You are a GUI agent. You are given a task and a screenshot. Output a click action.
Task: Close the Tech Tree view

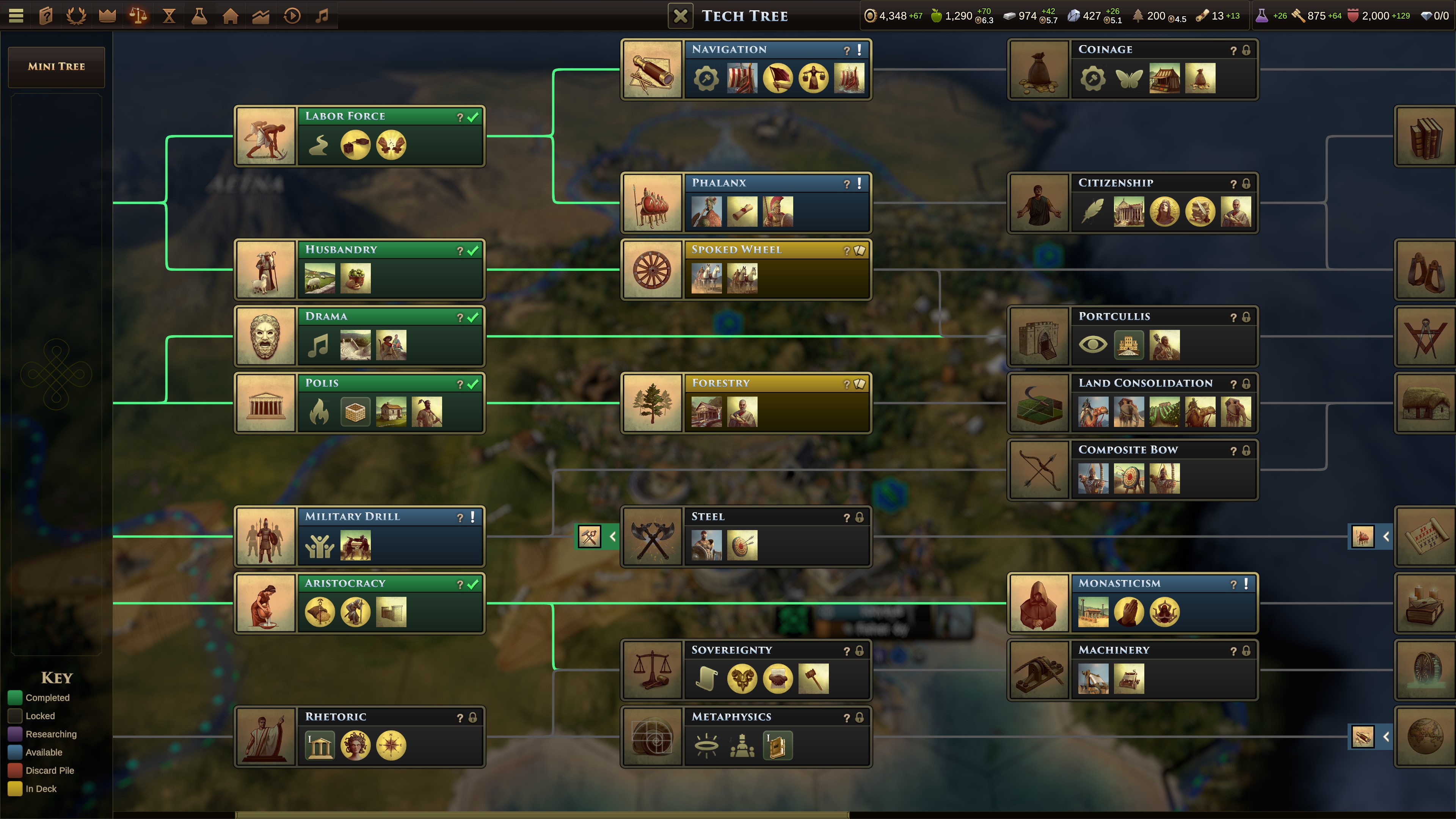coord(681,15)
